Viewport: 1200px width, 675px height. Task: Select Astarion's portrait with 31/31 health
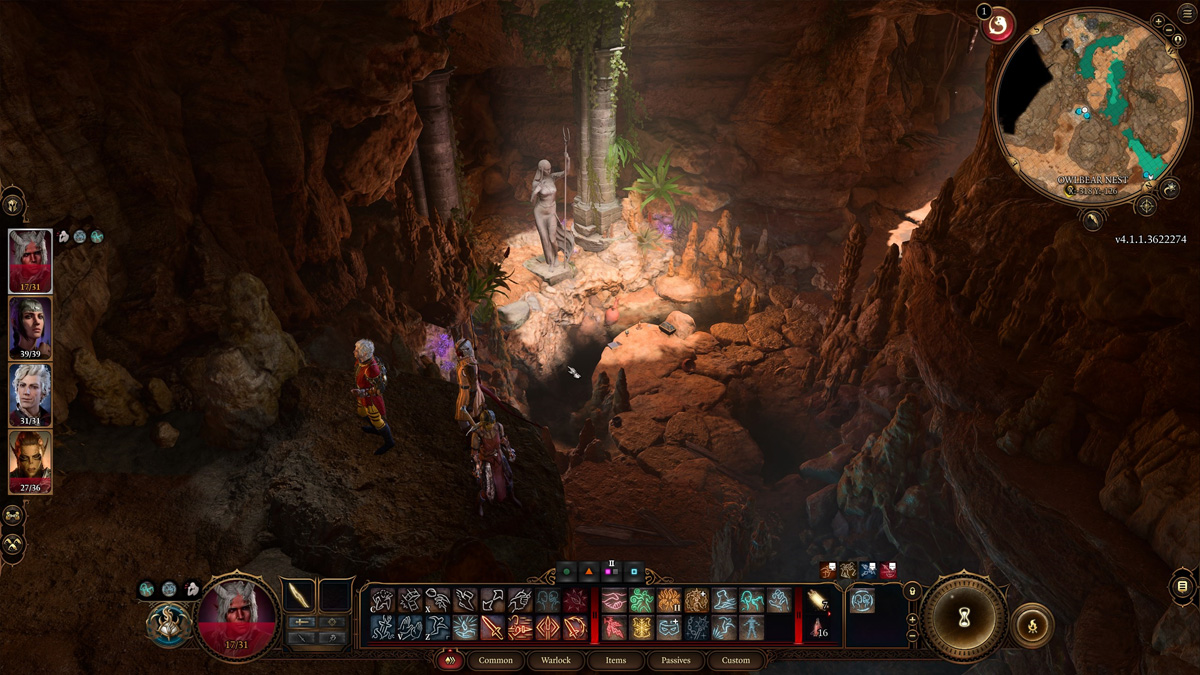click(x=30, y=394)
